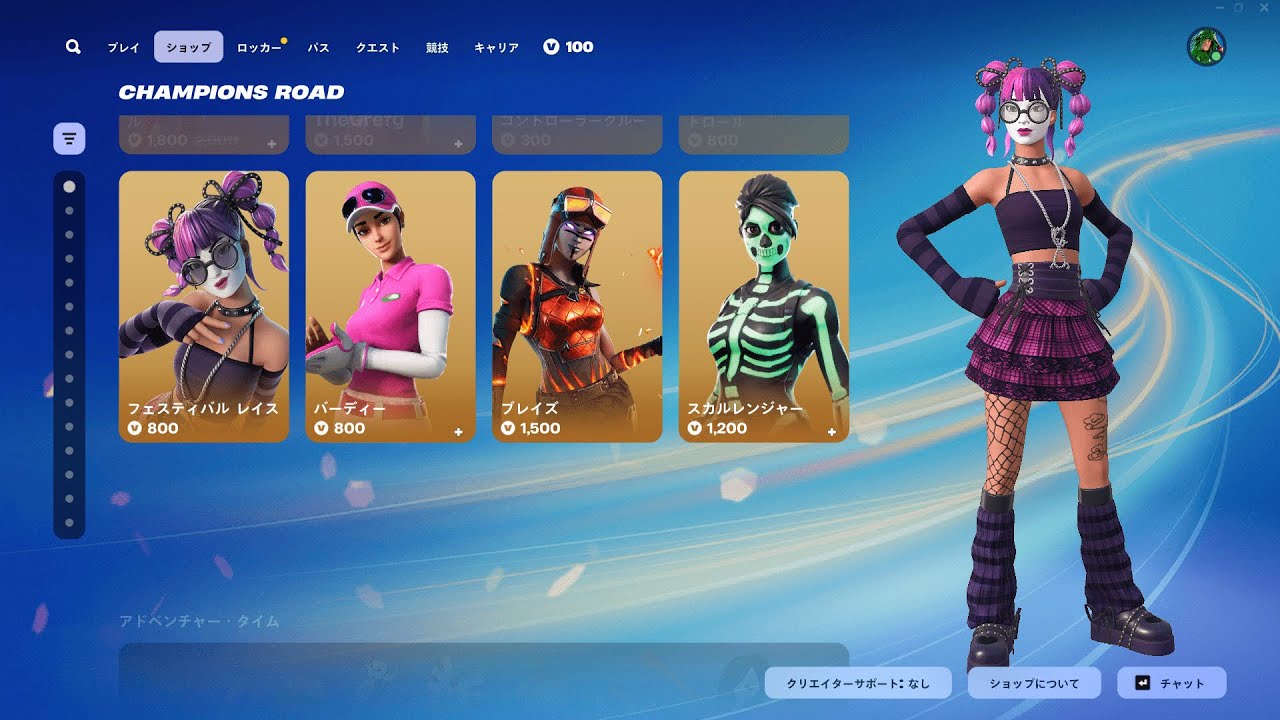Screen dimensions: 1280x720
Task: Click the V-Bucks 100 balance
Action: [x=568, y=47]
